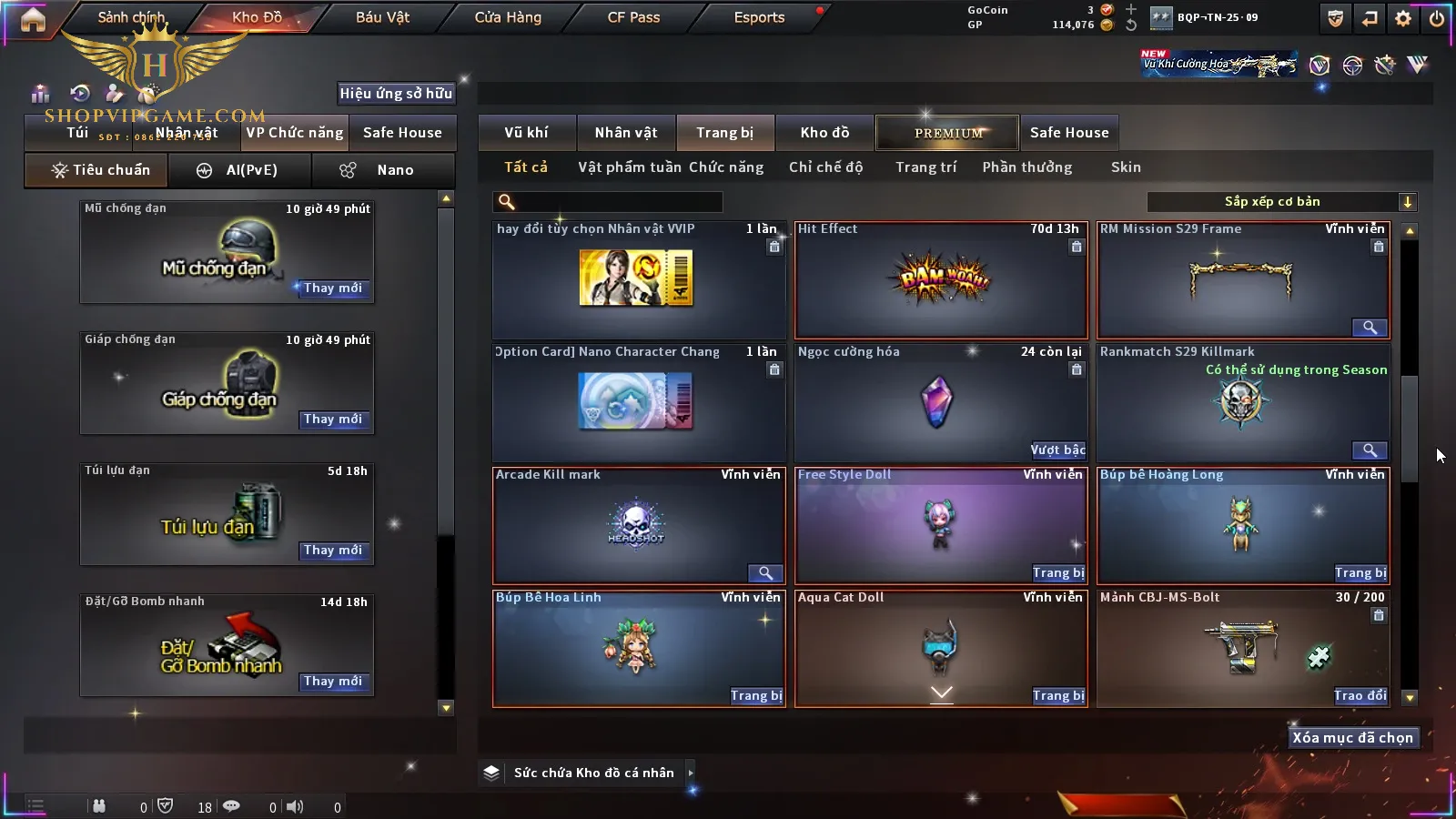
Task: Filter items by Chức năng
Action: click(x=726, y=167)
